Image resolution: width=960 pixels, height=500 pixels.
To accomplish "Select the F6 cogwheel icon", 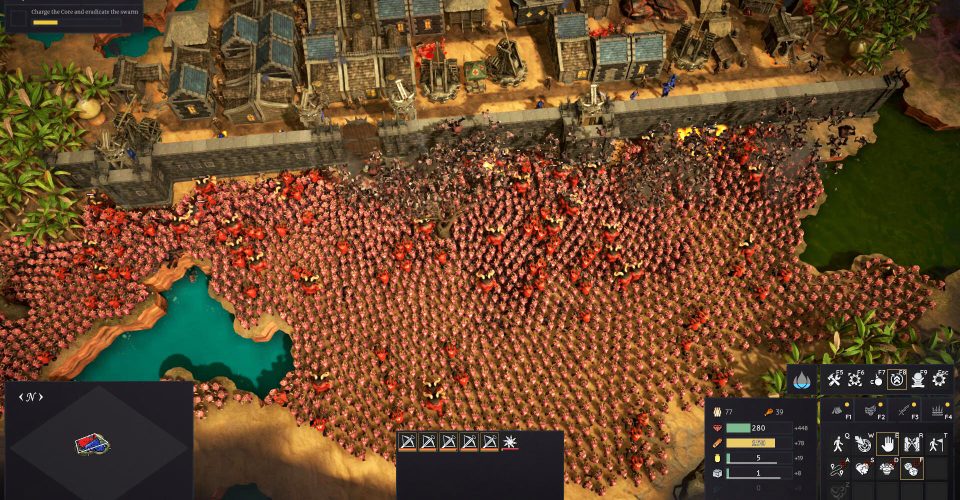I will 856,380.
